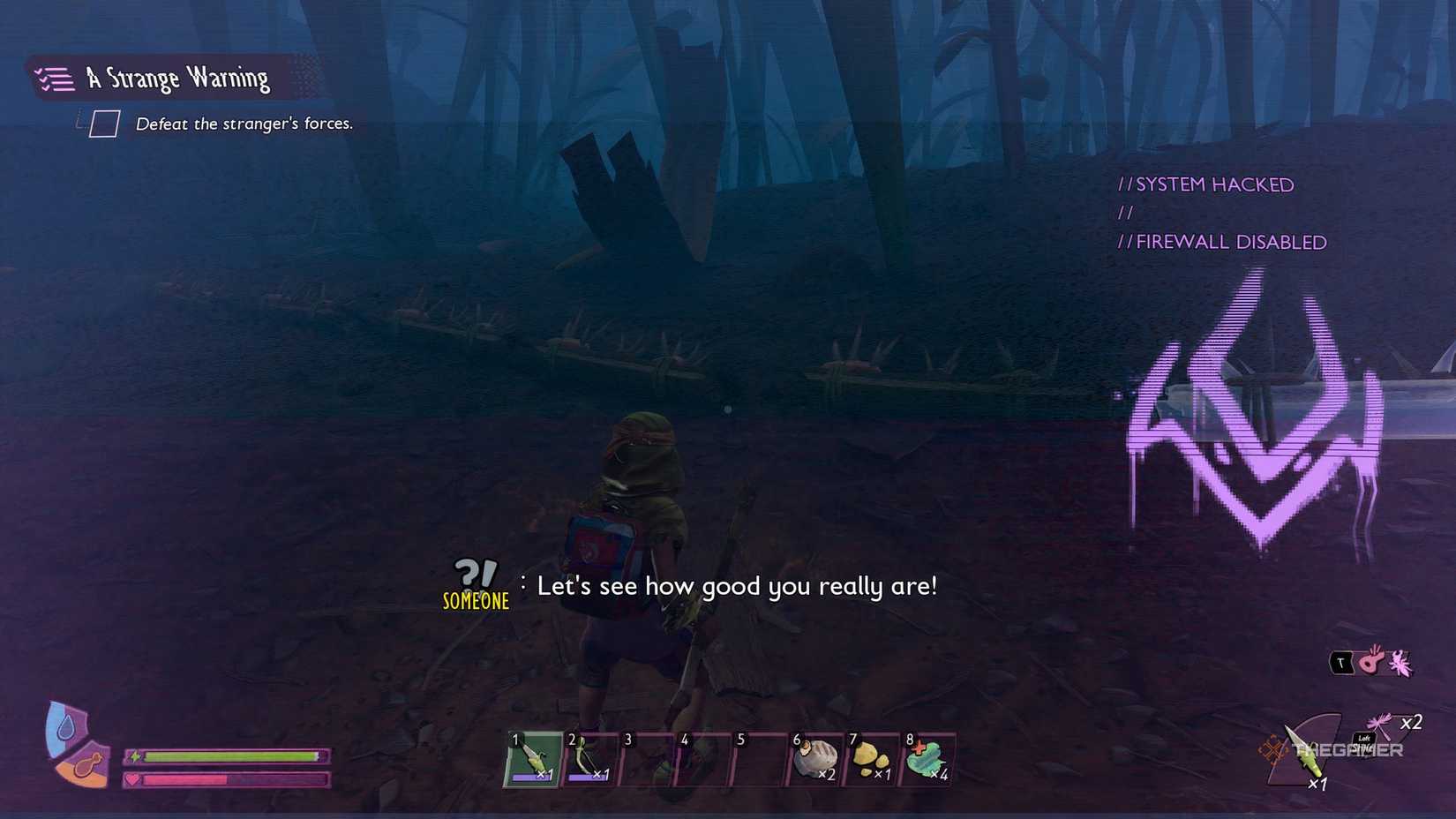Click the pink health bar with heart icon

(x=231, y=780)
